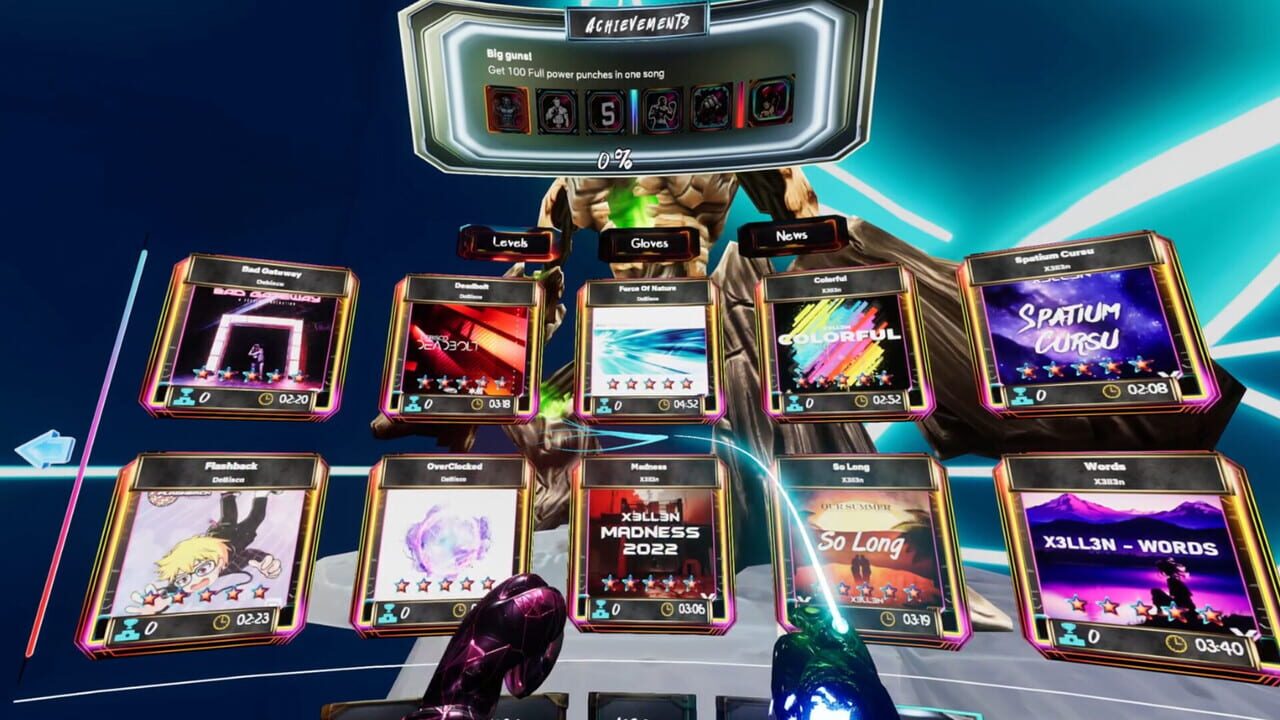This screenshot has height=720, width=1280.
Task: Open the boxer stance achievement icon
Action: (x=557, y=110)
